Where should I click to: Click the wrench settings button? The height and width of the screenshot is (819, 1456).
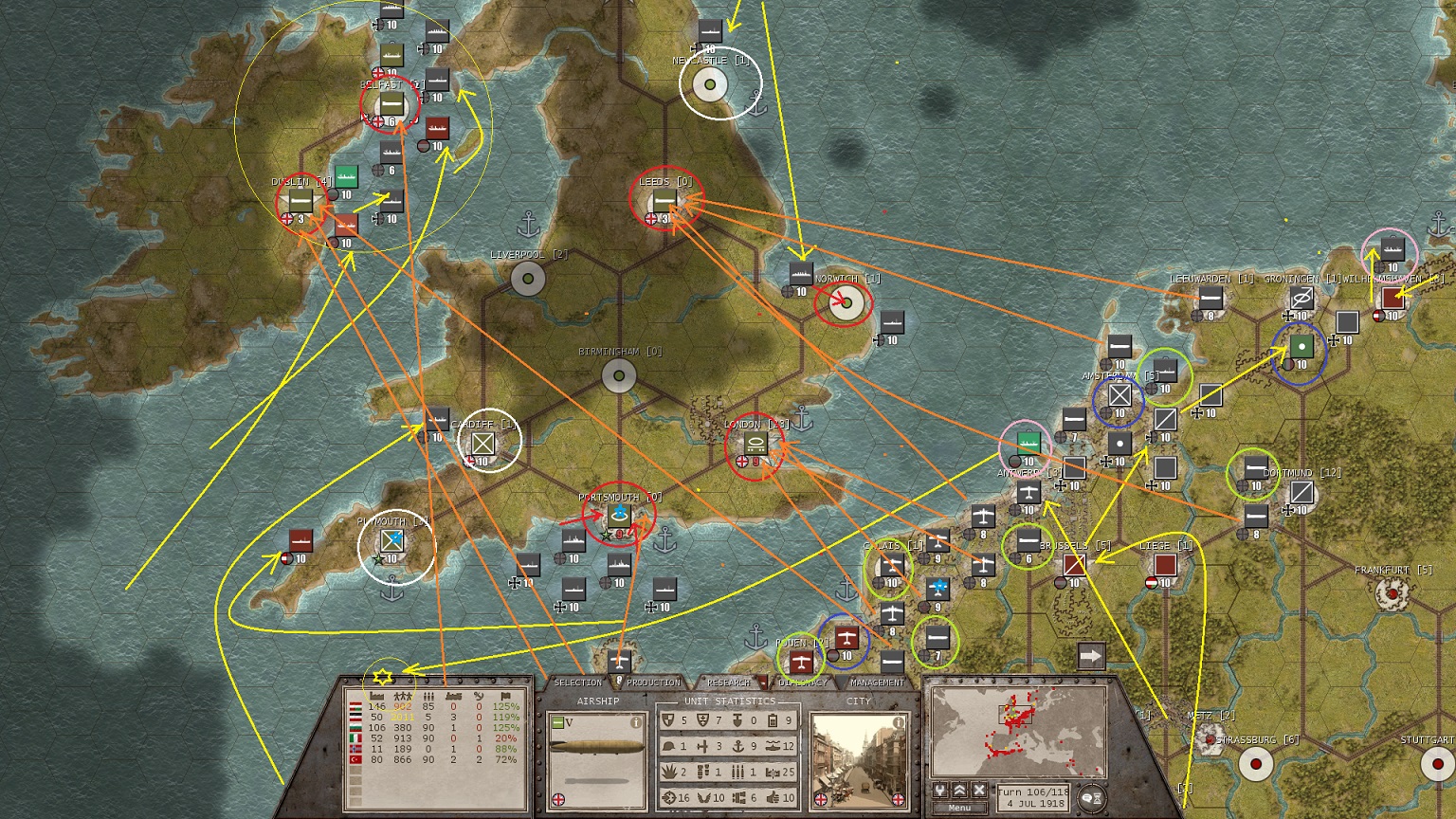pos(939,791)
